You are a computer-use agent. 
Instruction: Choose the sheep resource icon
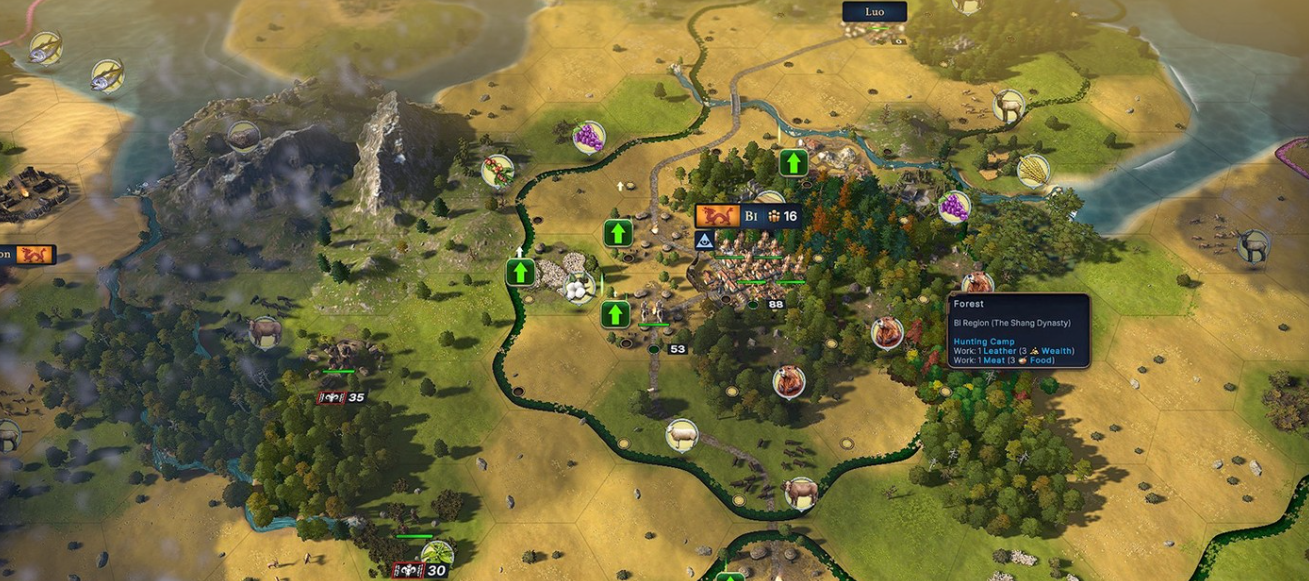coord(682,435)
